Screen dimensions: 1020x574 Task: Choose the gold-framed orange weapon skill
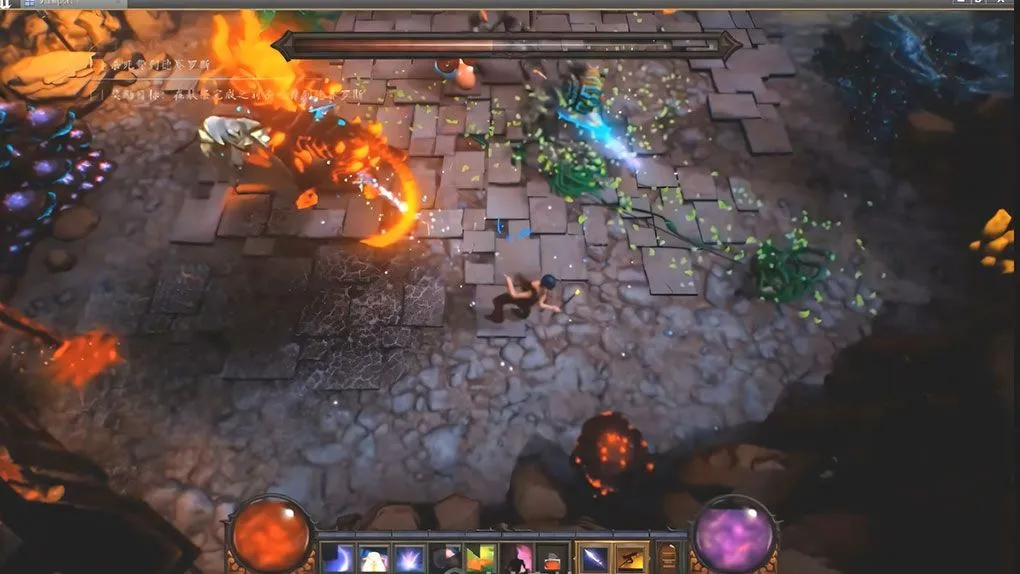click(631, 559)
